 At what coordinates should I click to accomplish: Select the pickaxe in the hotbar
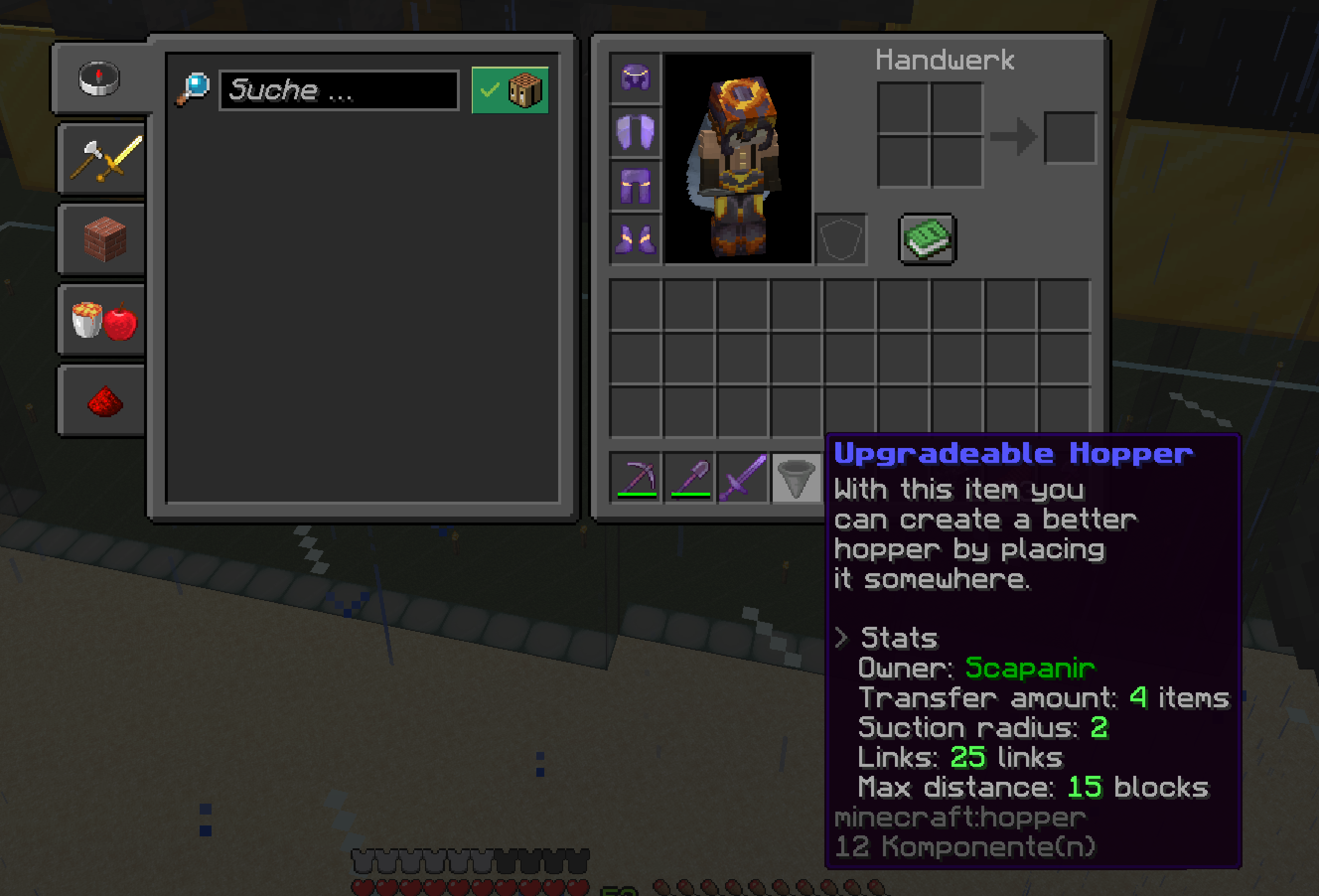[x=636, y=477]
